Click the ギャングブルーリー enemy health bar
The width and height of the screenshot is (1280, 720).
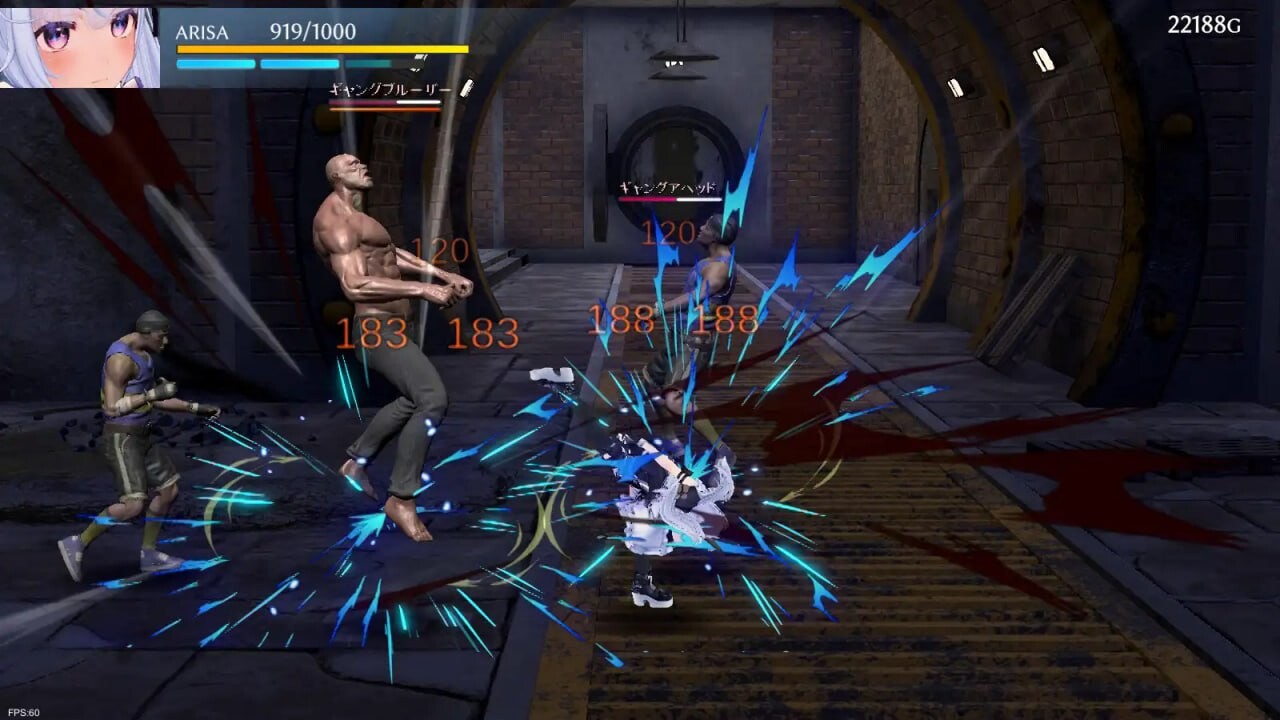(x=385, y=104)
